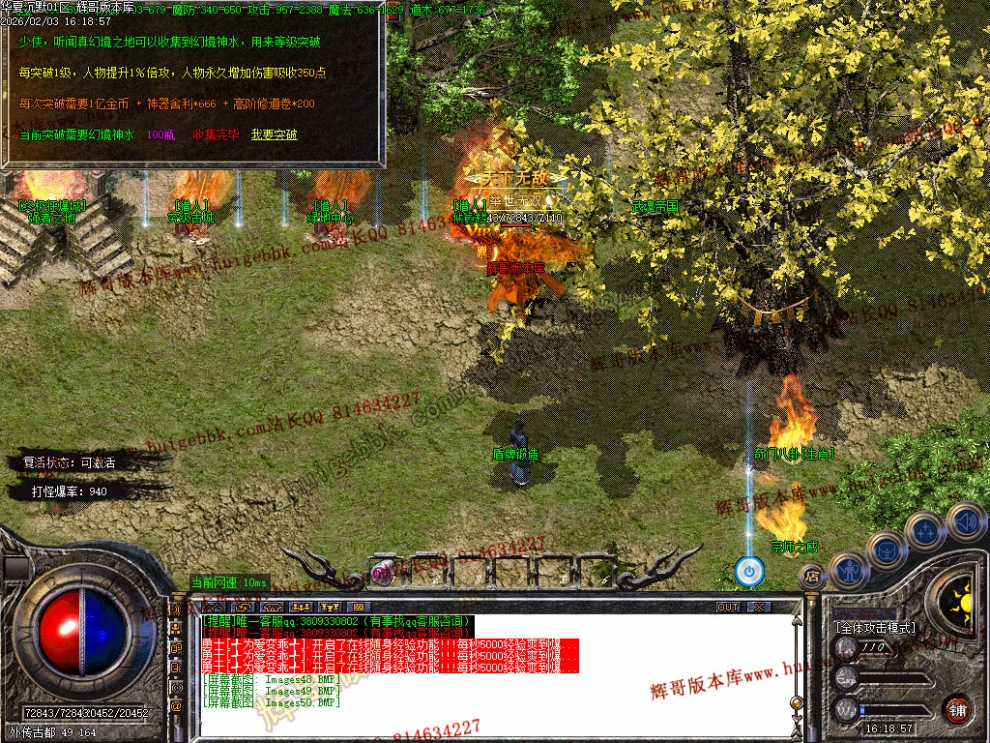Image resolution: width=990 pixels, height=743 pixels.
Task: Click the blue power button icon
Action: coord(749,571)
